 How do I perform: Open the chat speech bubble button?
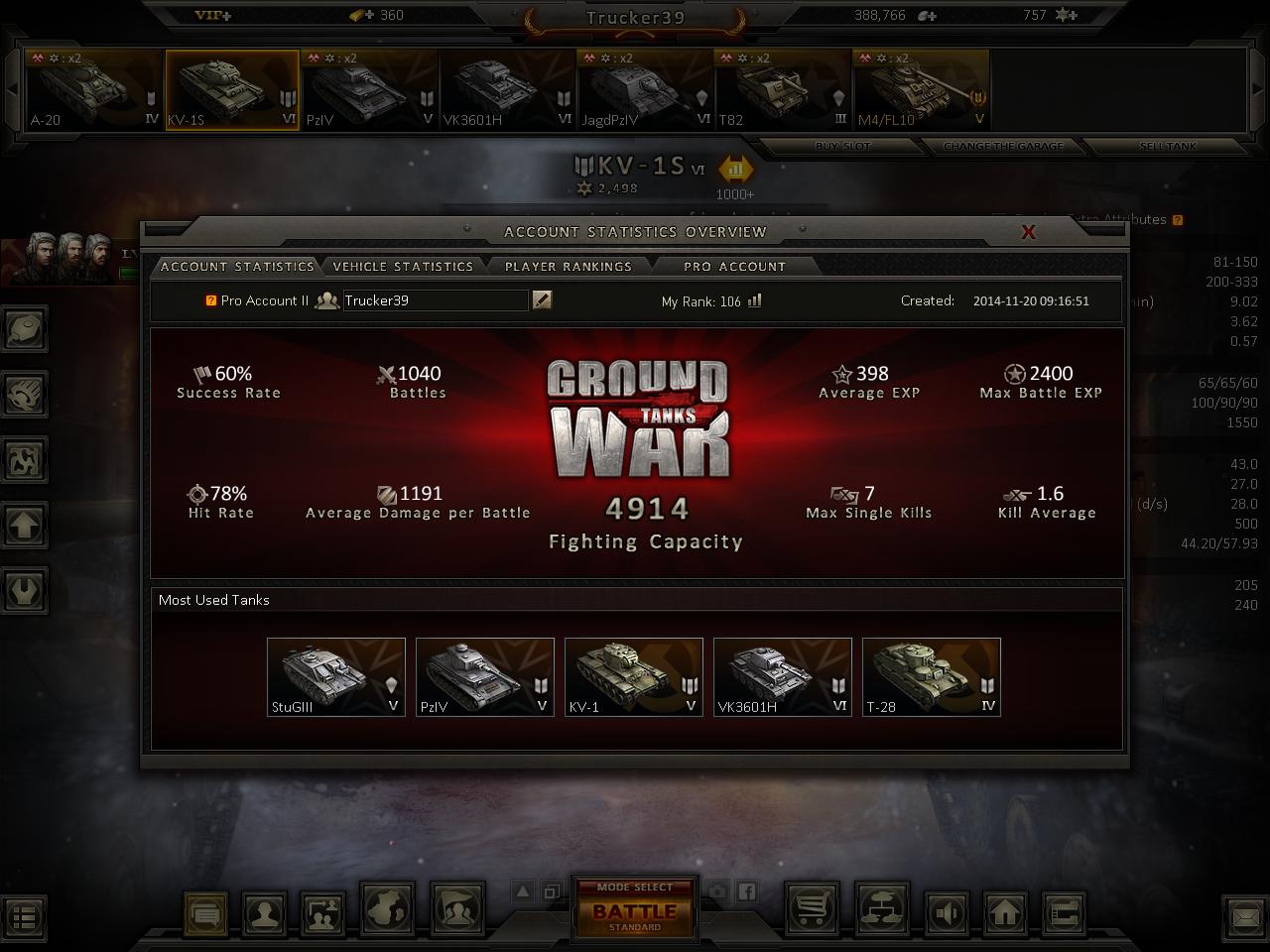click(206, 912)
